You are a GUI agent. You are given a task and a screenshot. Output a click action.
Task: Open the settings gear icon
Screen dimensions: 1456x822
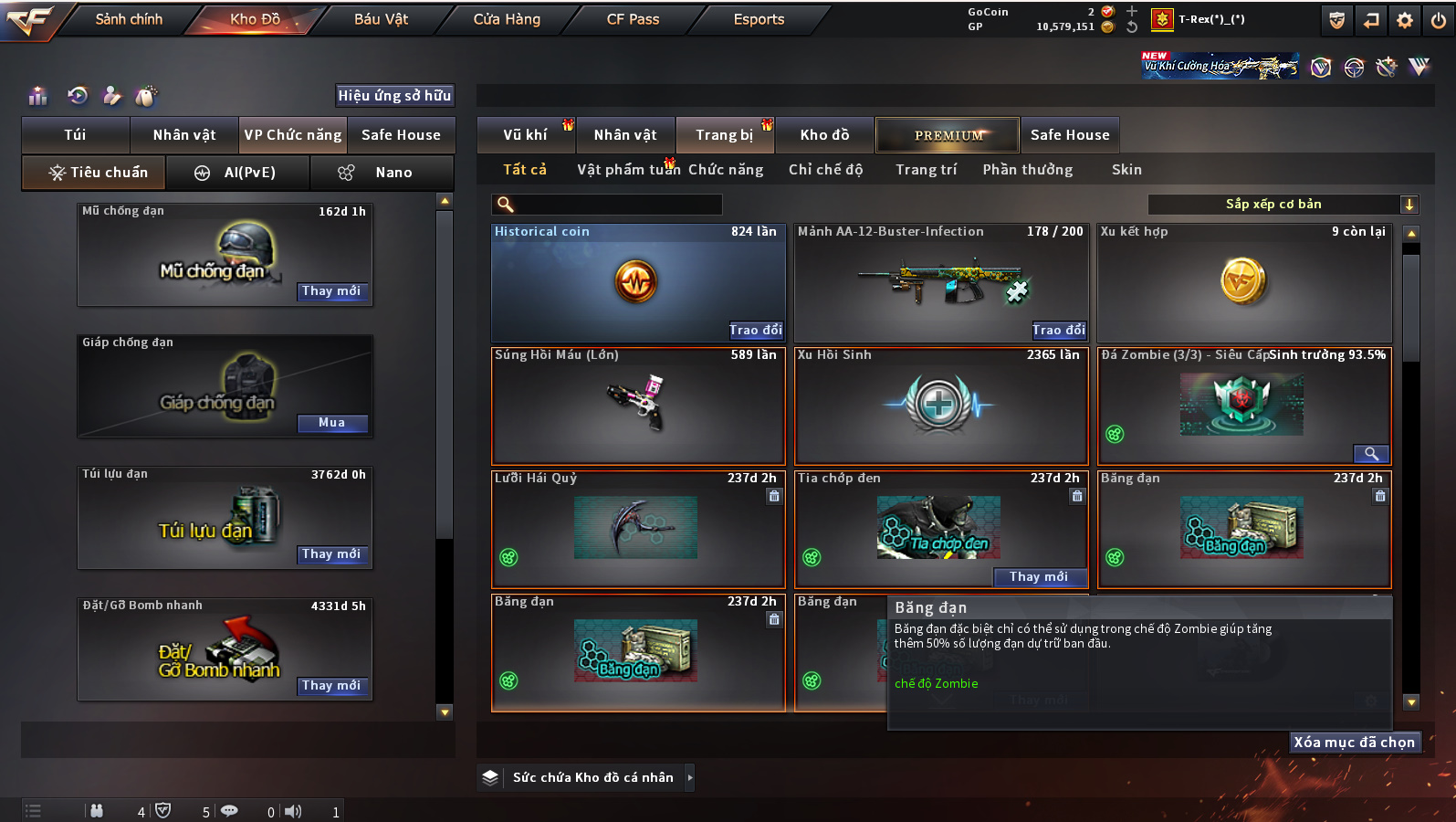(x=1405, y=20)
